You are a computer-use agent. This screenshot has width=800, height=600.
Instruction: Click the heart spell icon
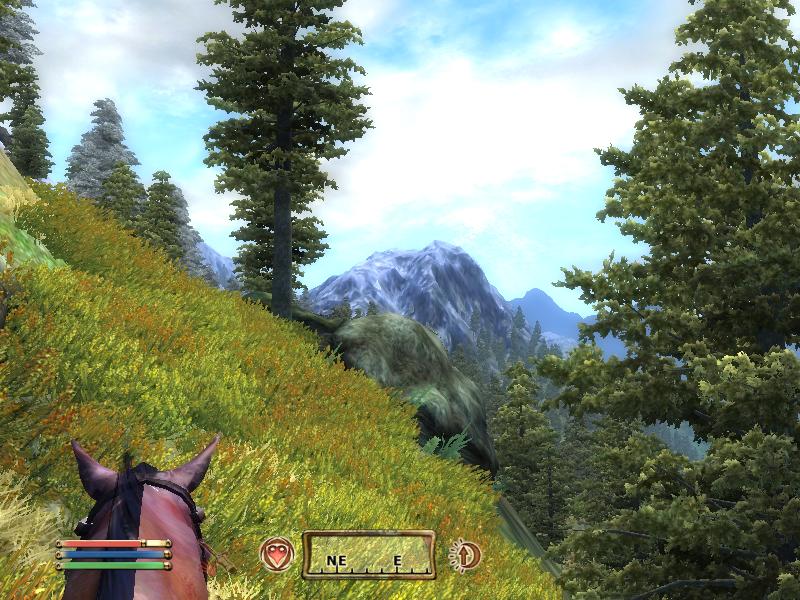click(277, 554)
